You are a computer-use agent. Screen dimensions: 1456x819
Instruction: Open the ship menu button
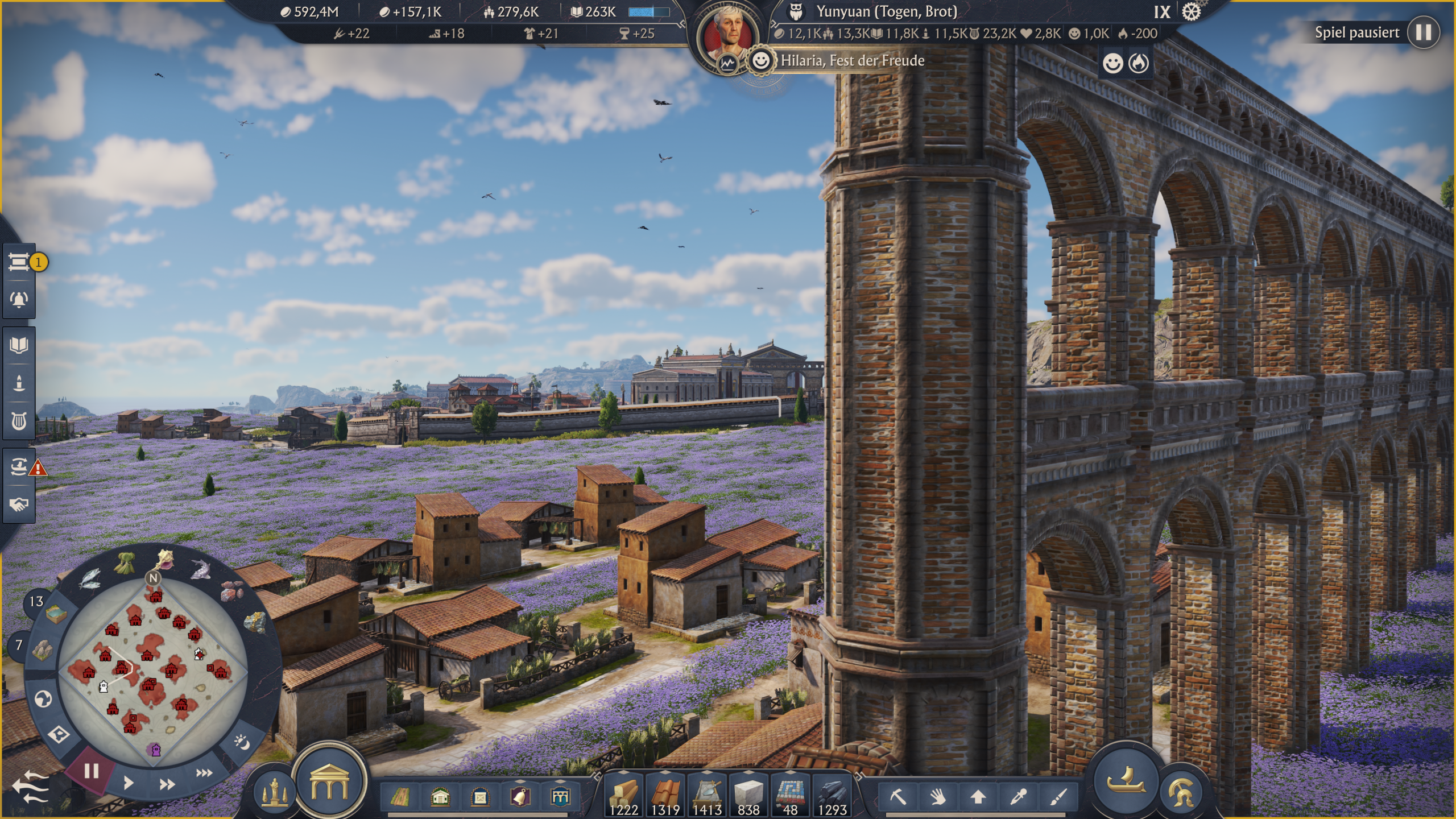tap(1125, 781)
